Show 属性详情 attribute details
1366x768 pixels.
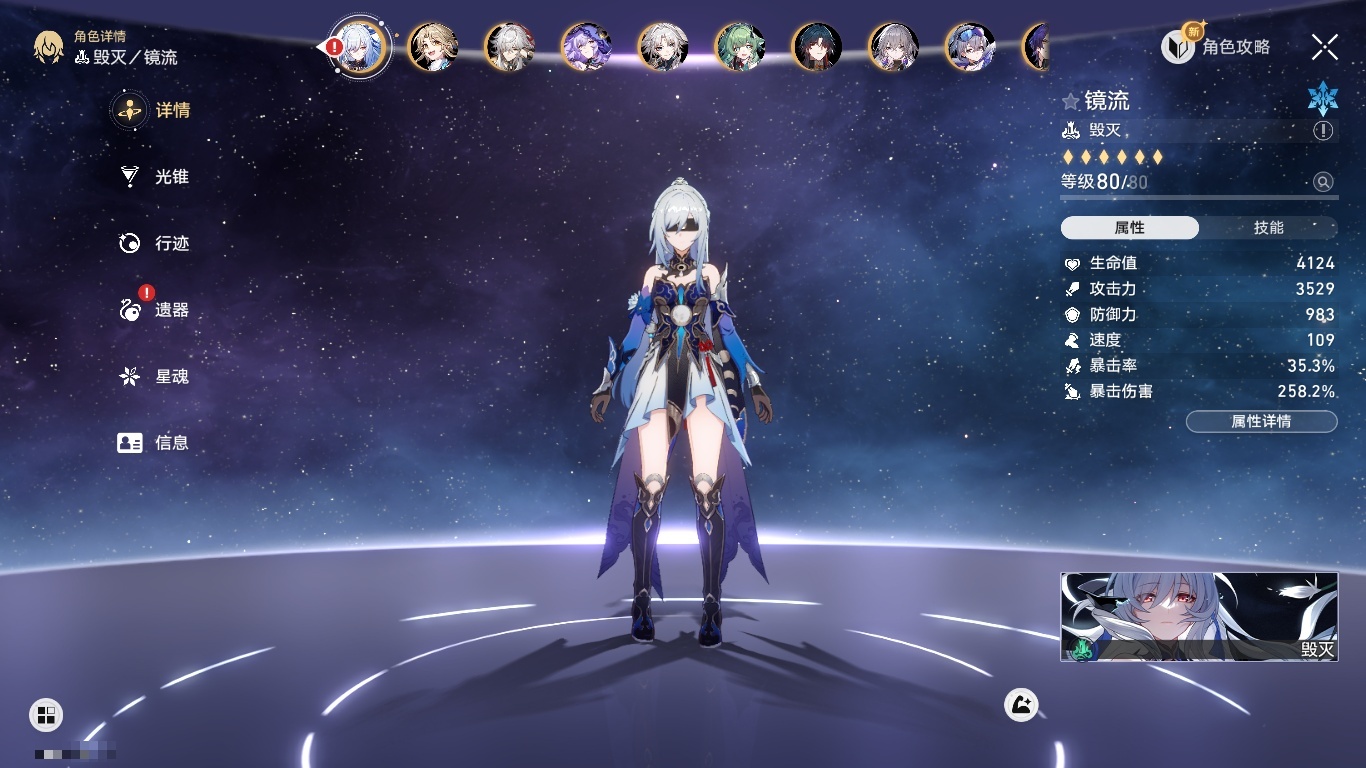[1261, 421]
